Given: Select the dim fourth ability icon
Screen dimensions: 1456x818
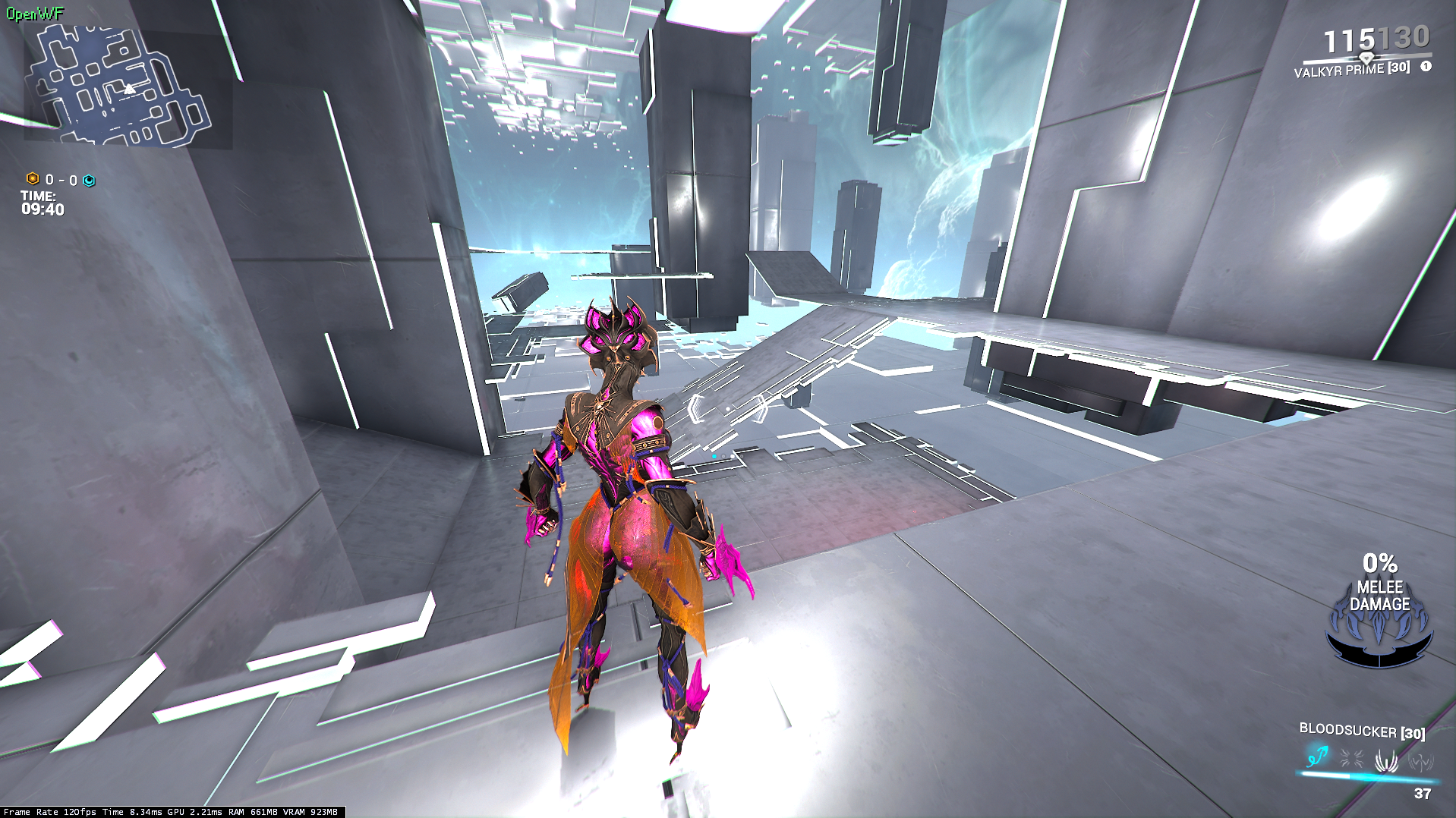Looking at the screenshot, I should click(x=1420, y=761).
